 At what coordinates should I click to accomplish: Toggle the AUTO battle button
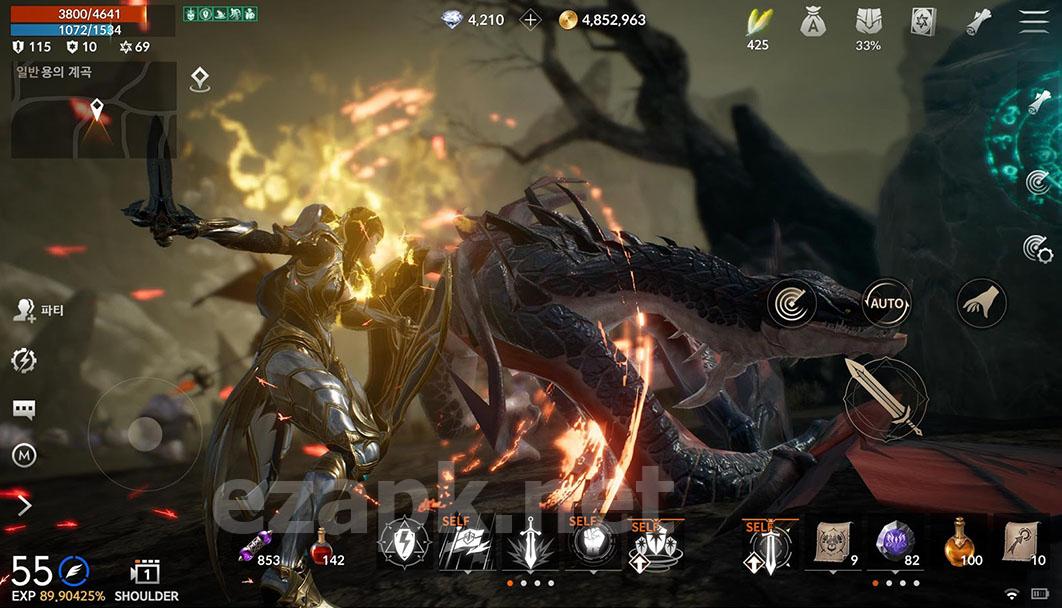click(x=886, y=302)
